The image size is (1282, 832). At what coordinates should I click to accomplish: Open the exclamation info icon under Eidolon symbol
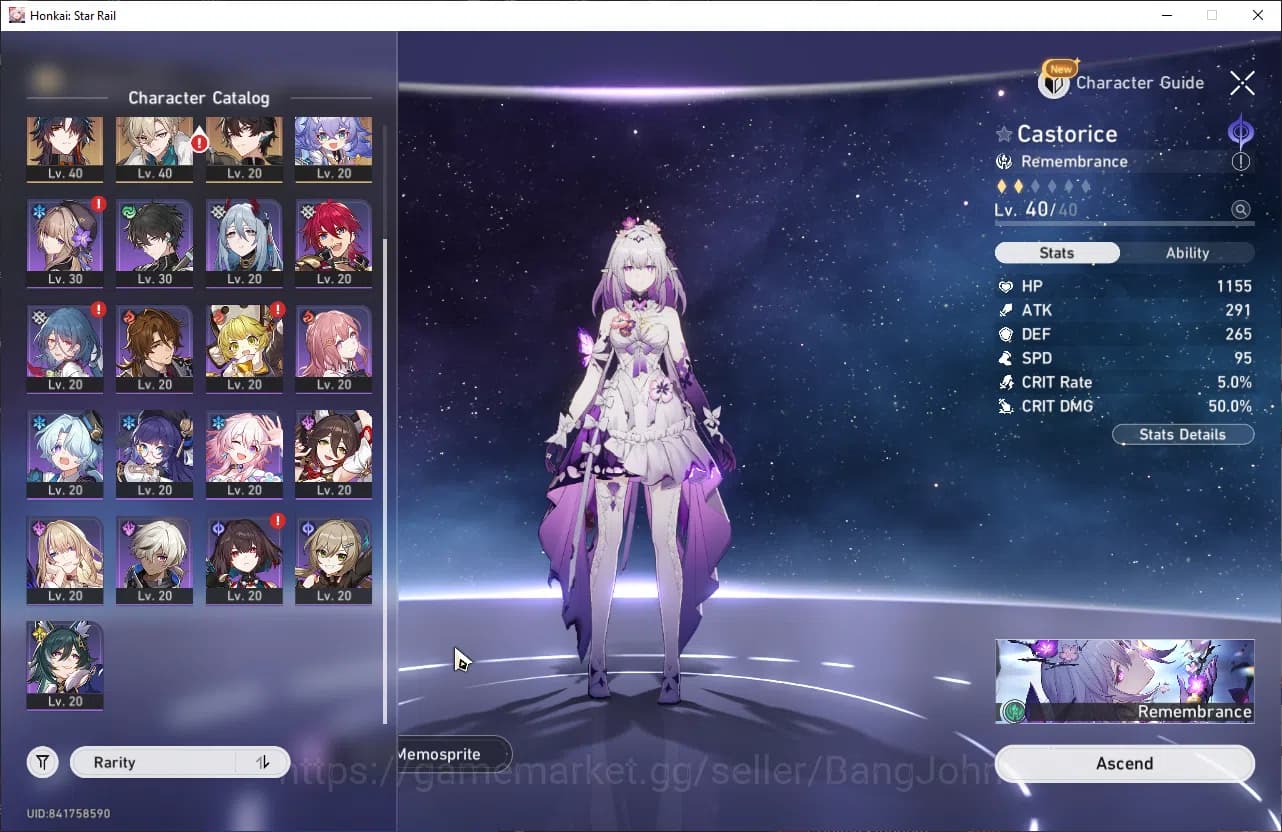(1240, 162)
